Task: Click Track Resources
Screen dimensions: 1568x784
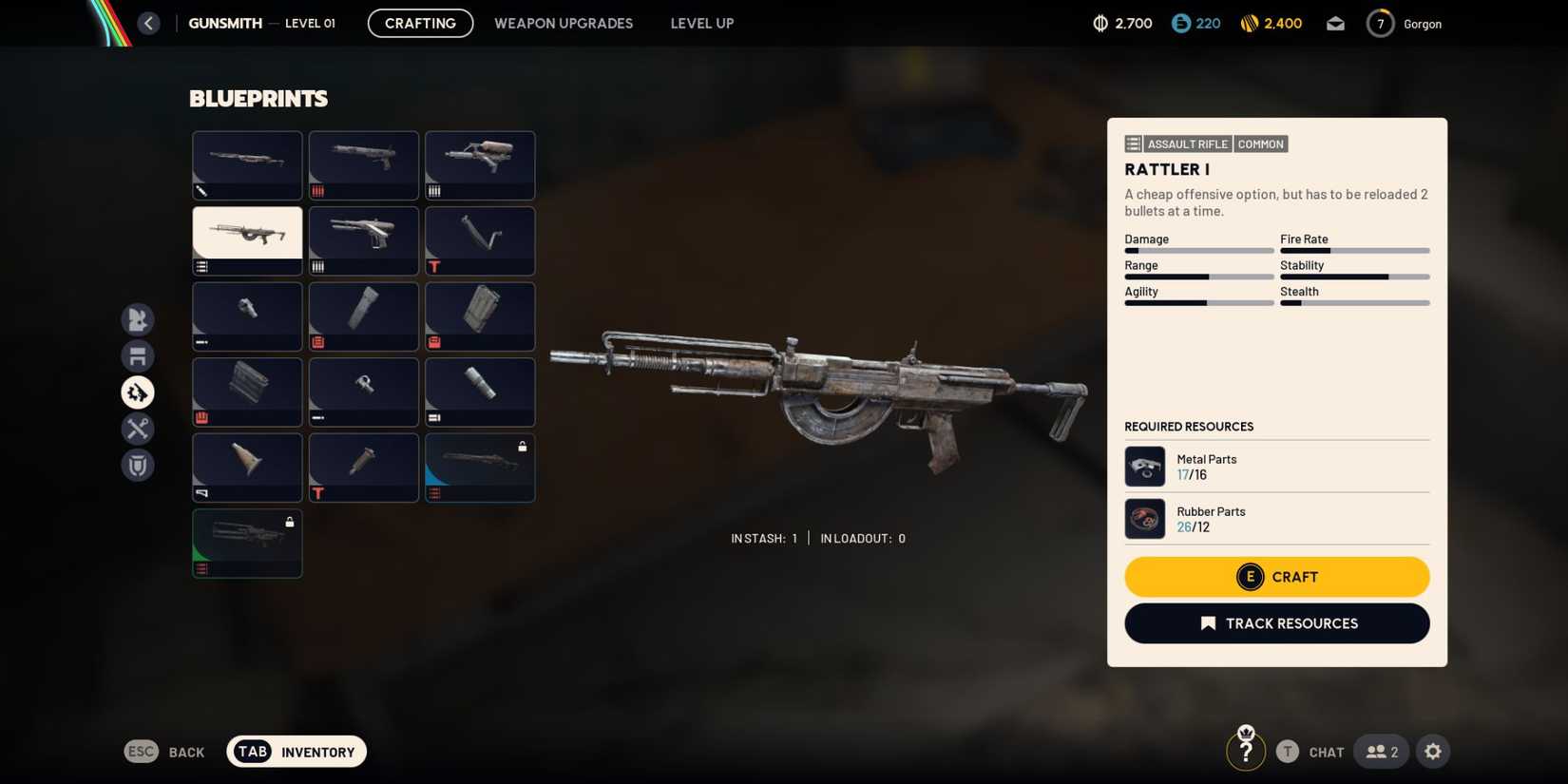Action: [1276, 623]
